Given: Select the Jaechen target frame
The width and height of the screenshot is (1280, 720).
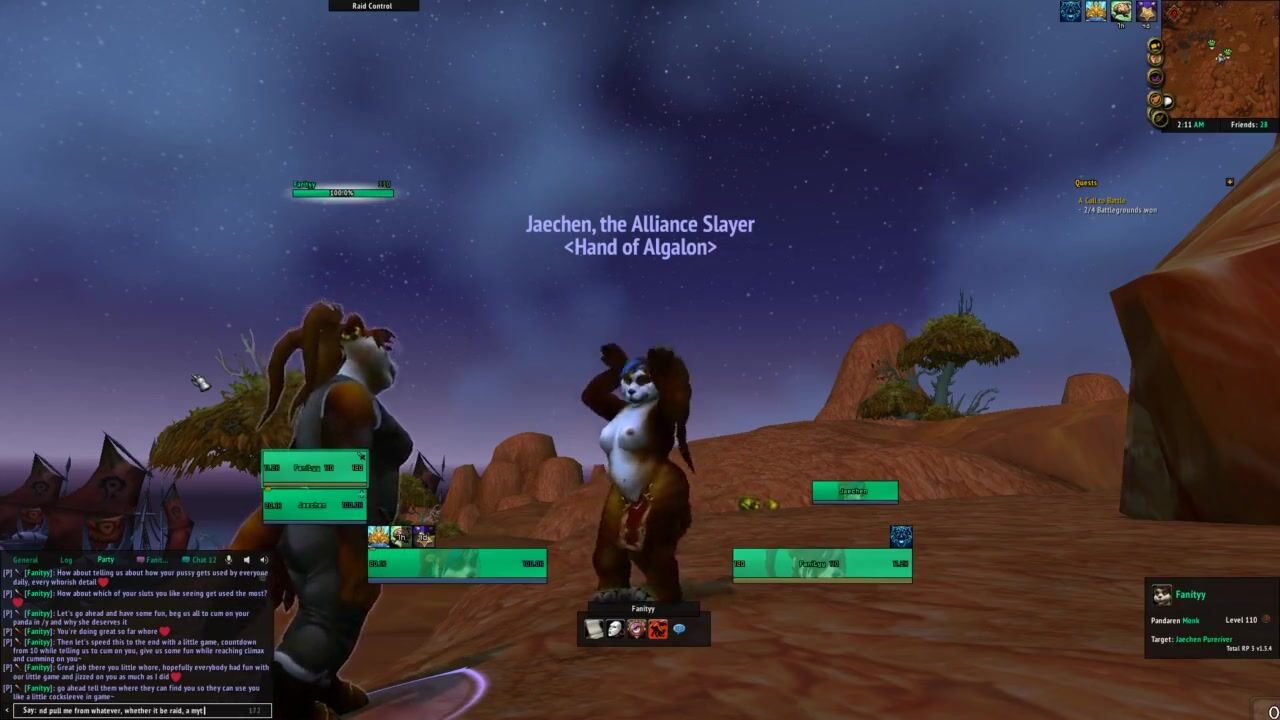Looking at the screenshot, I should coord(855,491).
